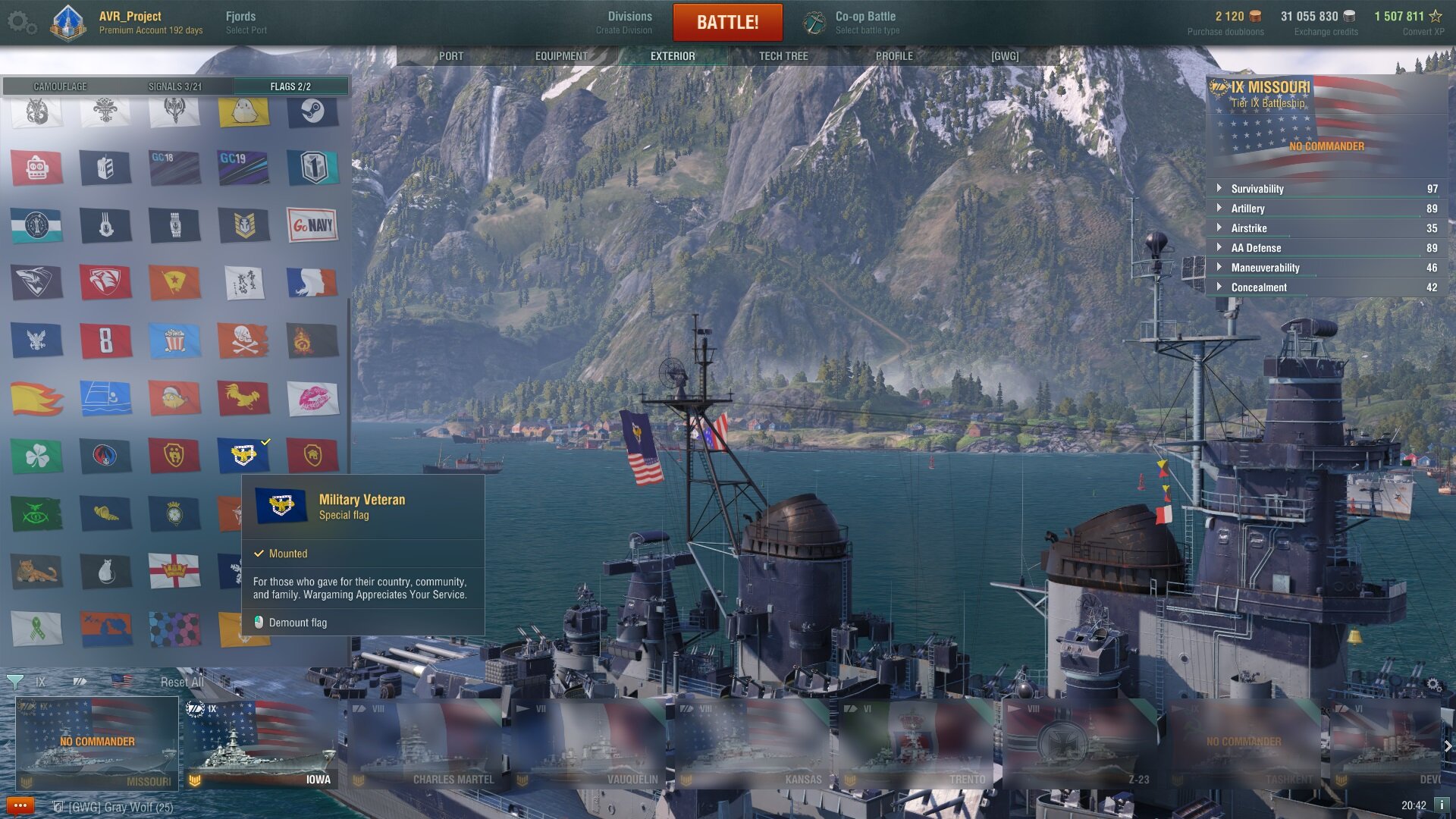Image resolution: width=1456 pixels, height=819 pixels.
Task: Reset All carousel filters
Action: click(182, 682)
